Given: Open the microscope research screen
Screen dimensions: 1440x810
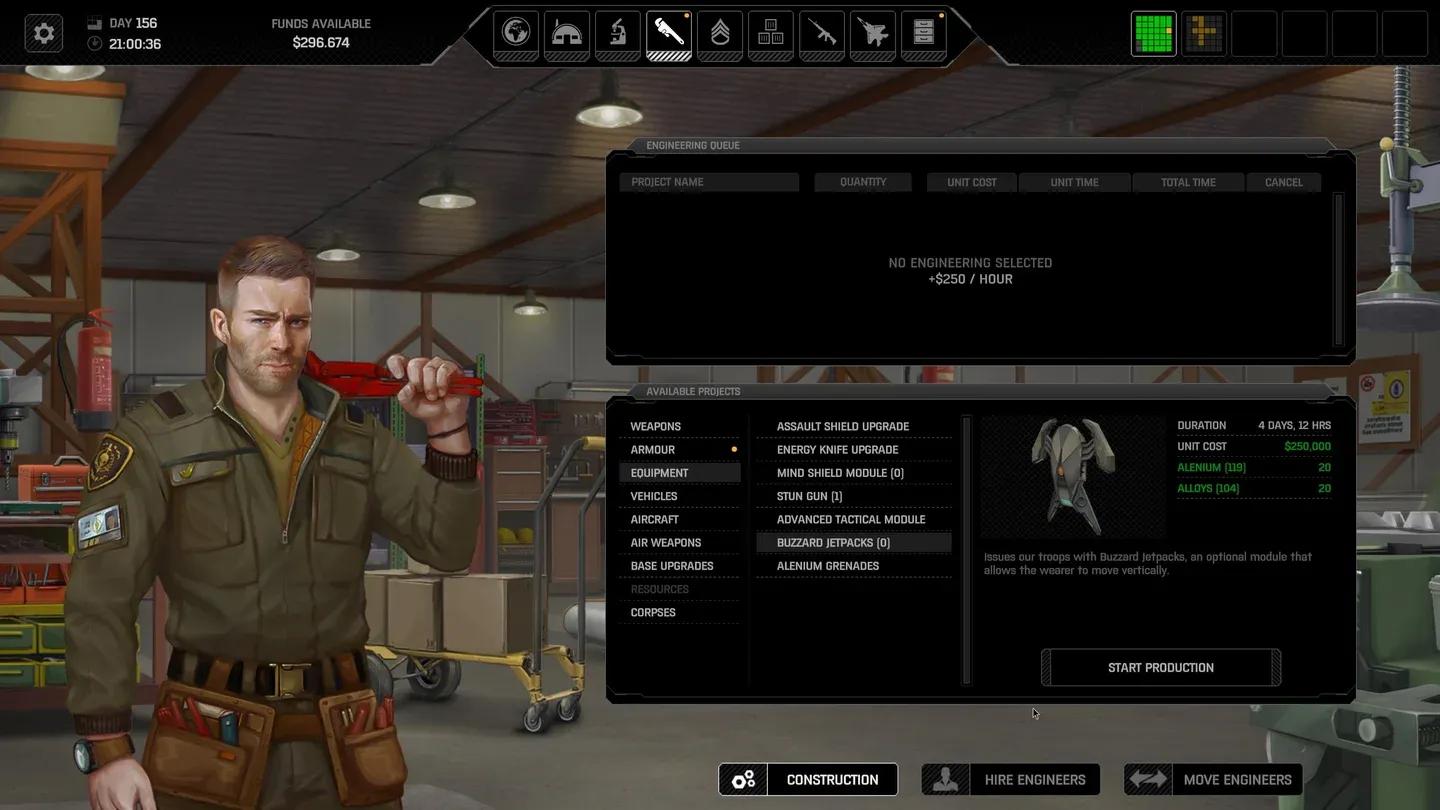Looking at the screenshot, I should (x=618, y=33).
